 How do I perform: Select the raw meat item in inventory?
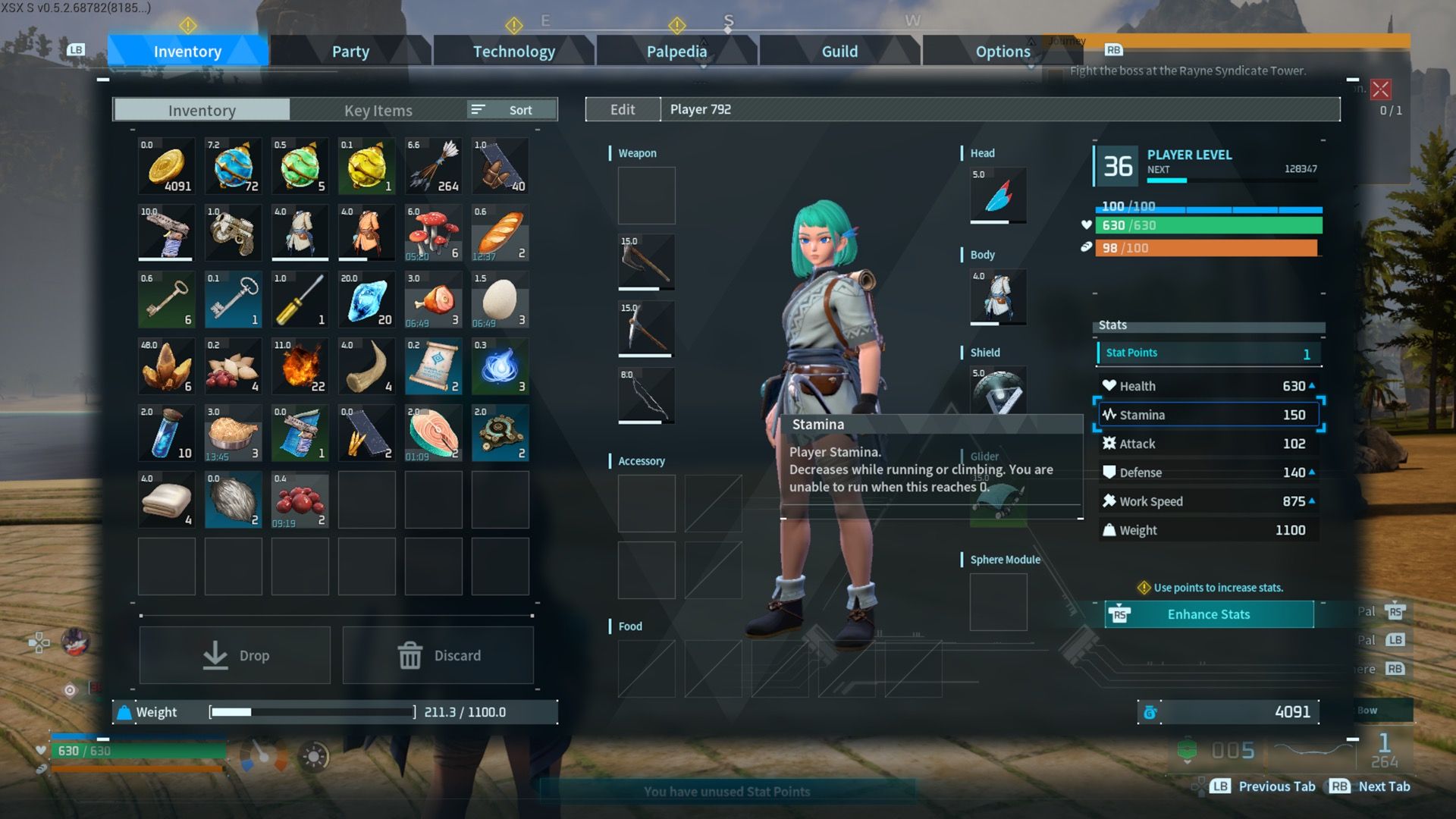tap(433, 299)
